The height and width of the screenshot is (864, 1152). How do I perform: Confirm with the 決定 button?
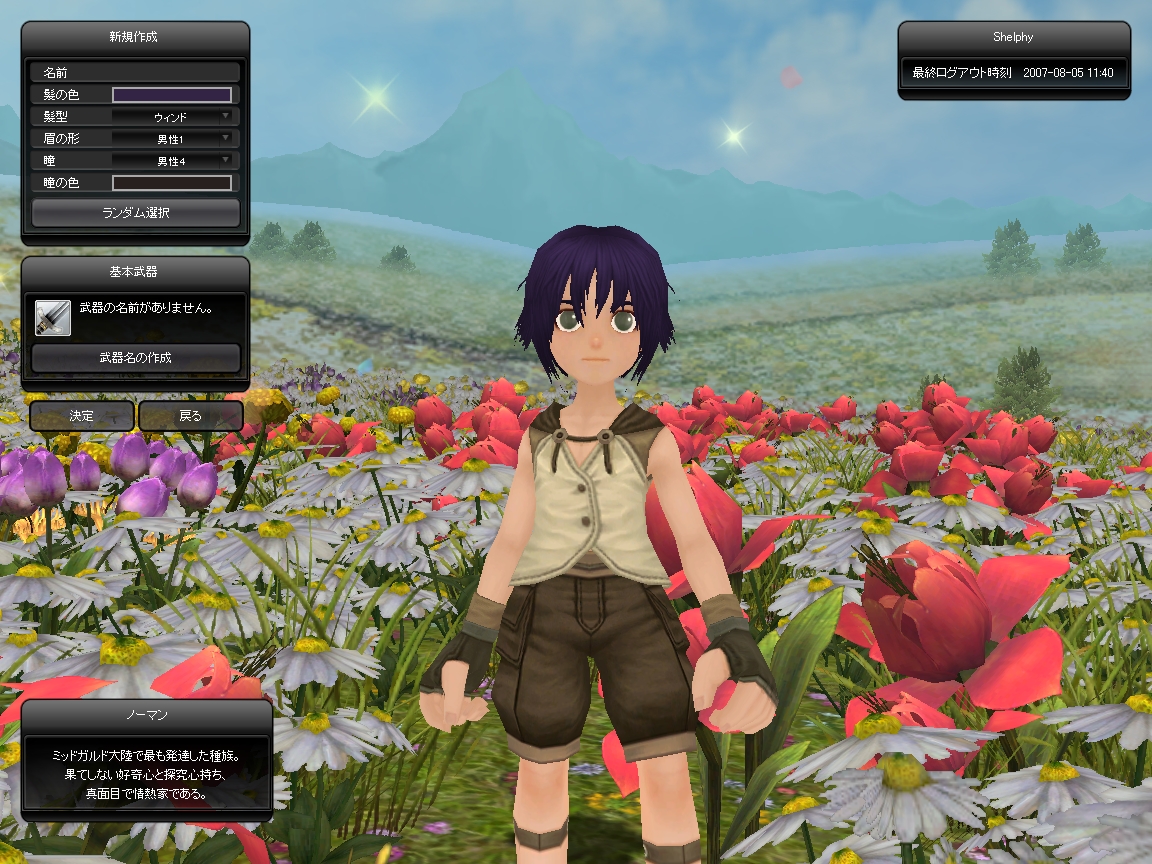81,416
